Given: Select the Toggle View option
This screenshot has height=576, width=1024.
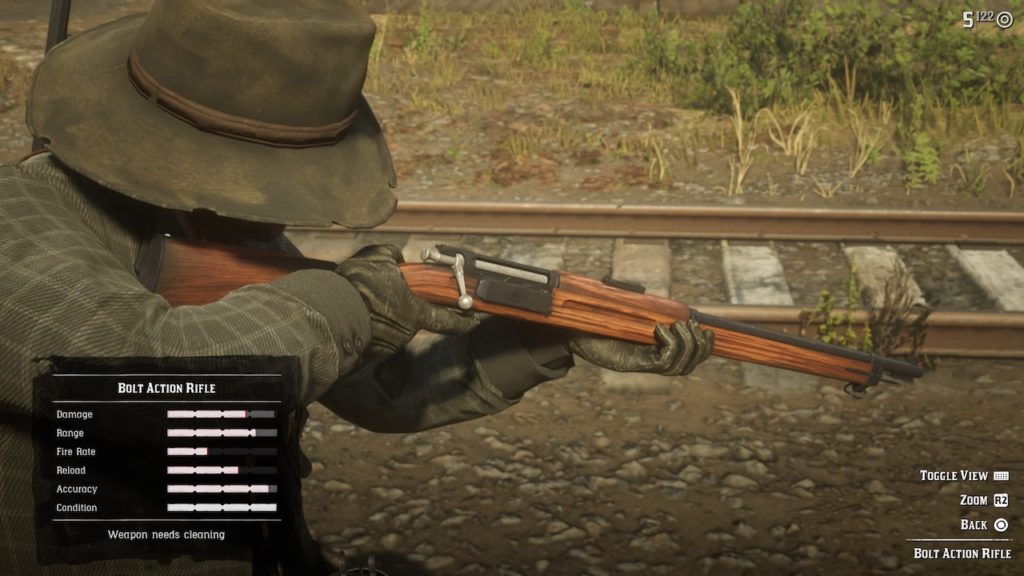Looking at the screenshot, I should pos(954,476).
